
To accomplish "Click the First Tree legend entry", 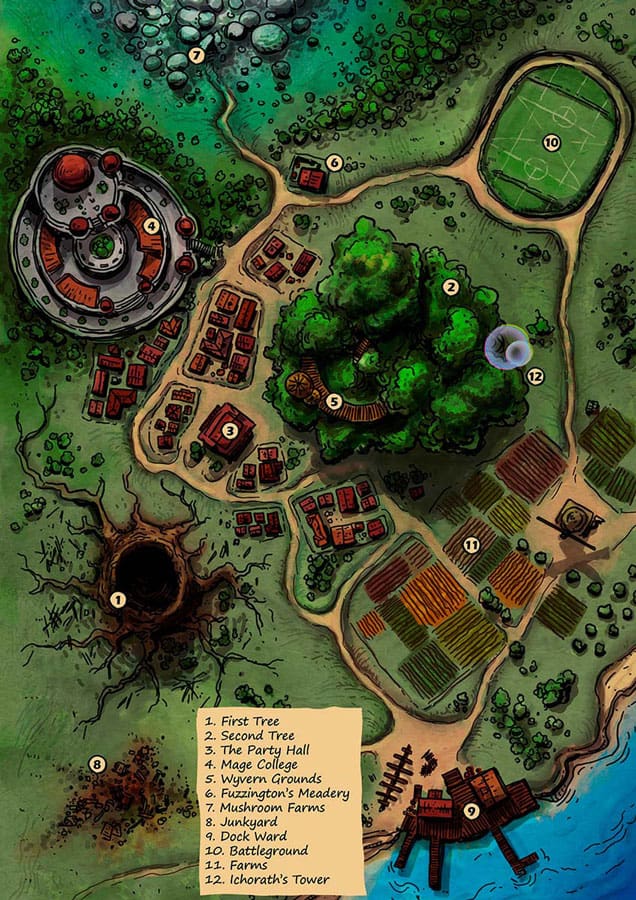I will (243, 720).
